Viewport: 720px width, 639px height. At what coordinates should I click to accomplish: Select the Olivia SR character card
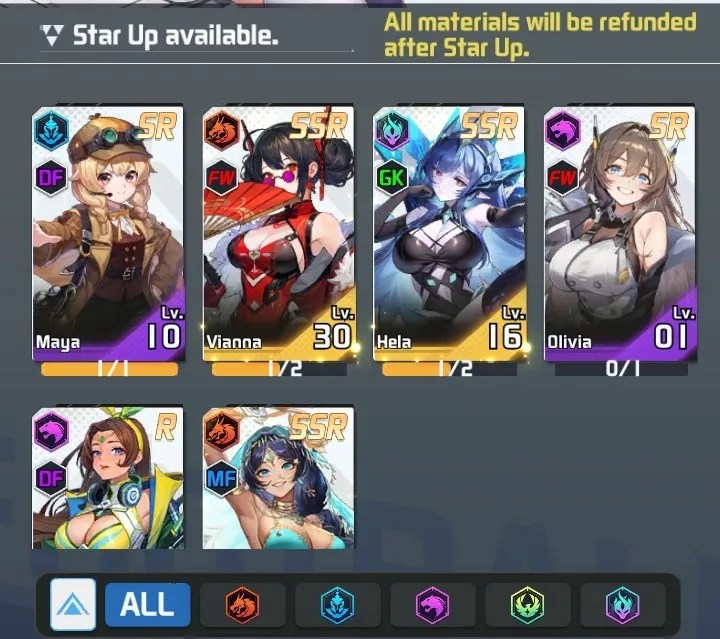(619, 232)
